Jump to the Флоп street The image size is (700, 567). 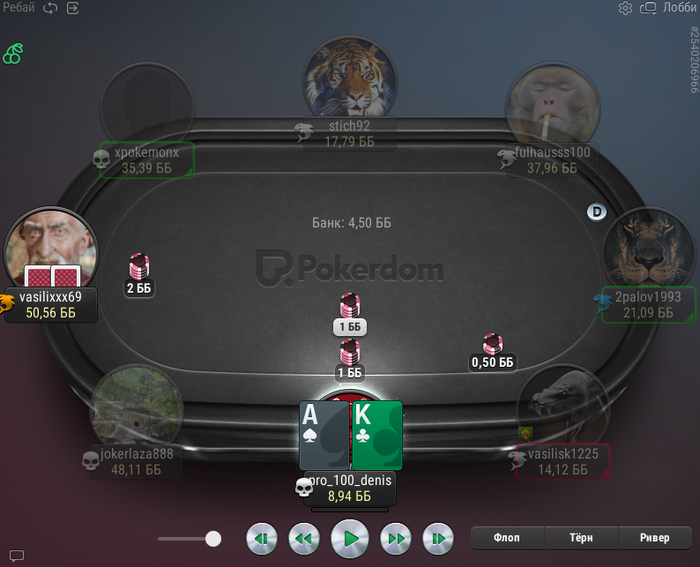507,538
